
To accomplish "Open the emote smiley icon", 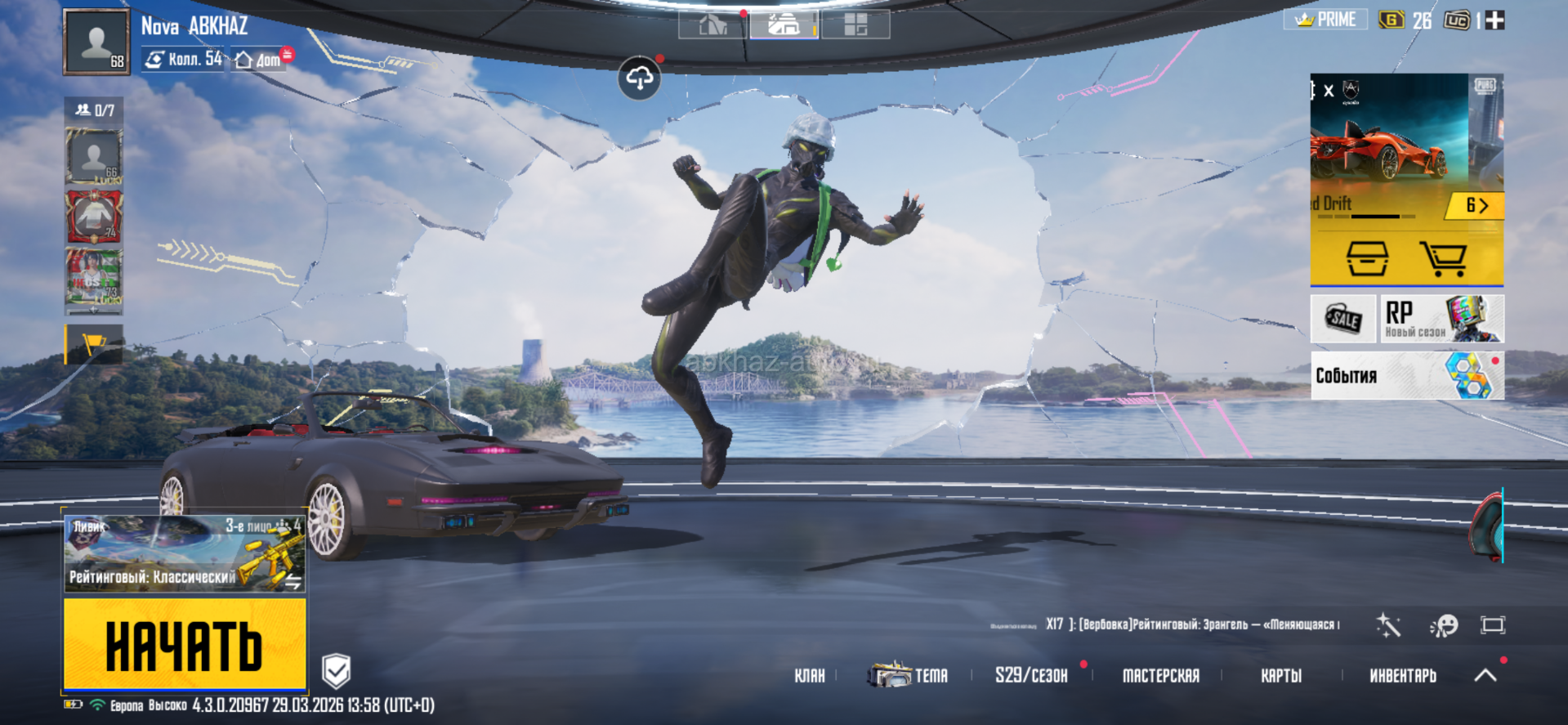I will [1443, 625].
